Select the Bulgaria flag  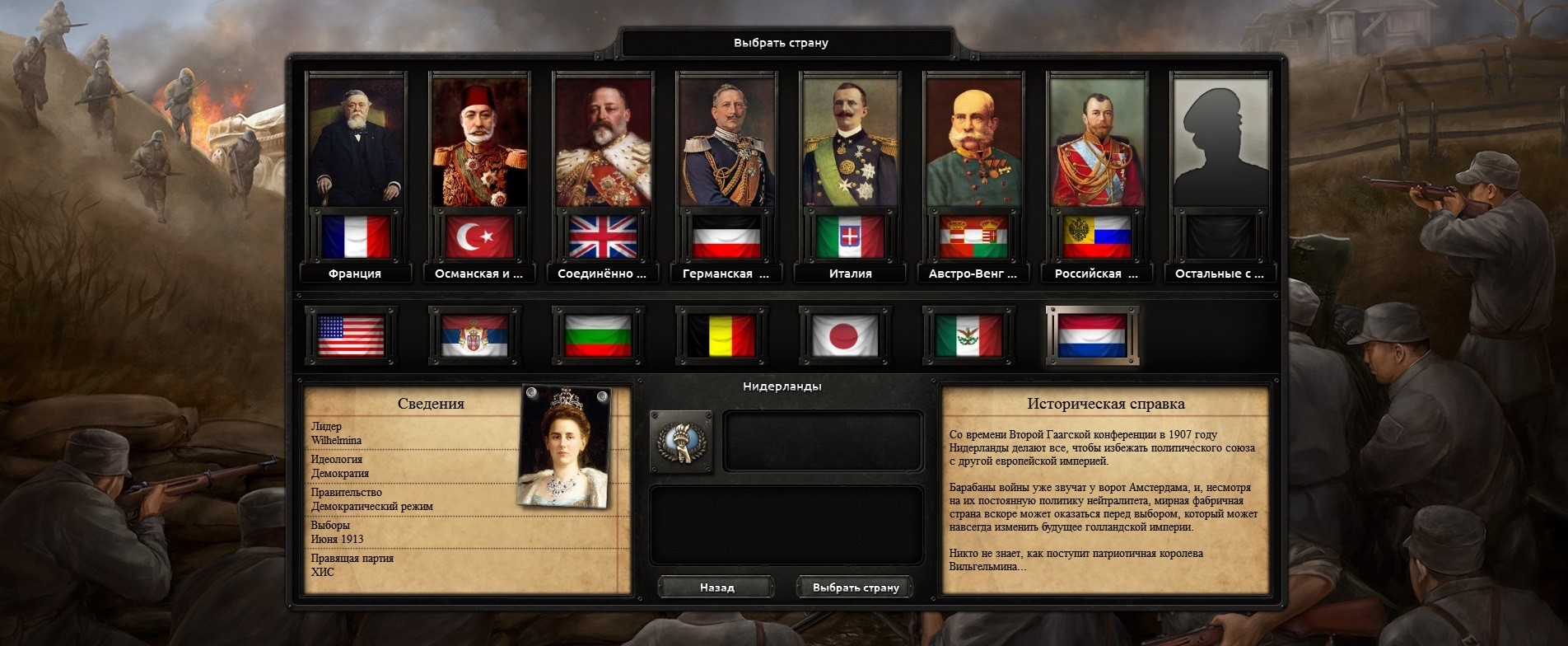pos(598,336)
